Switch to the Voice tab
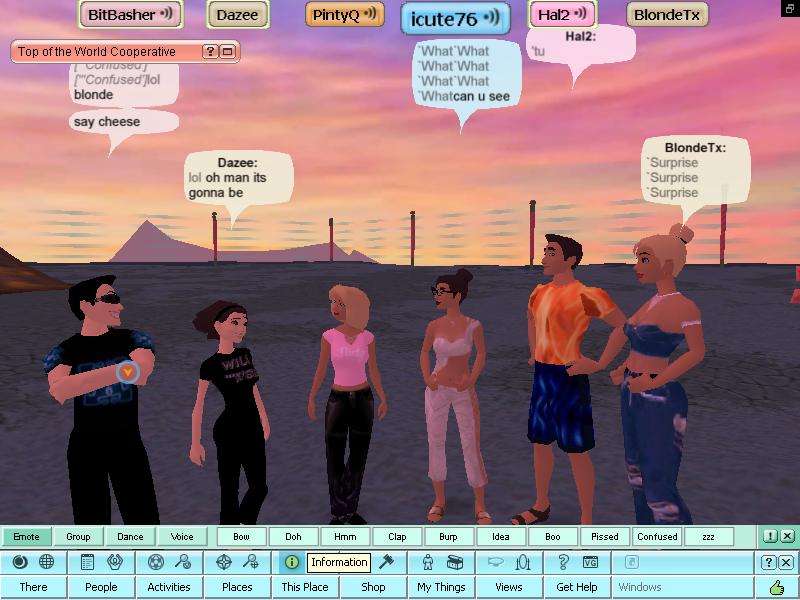The width and height of the screenshot is (800, 600). 182,537
